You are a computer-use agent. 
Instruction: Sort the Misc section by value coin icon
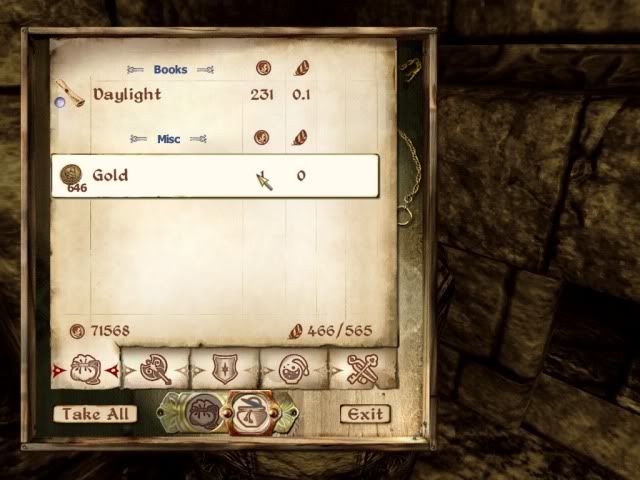point(263,138)
